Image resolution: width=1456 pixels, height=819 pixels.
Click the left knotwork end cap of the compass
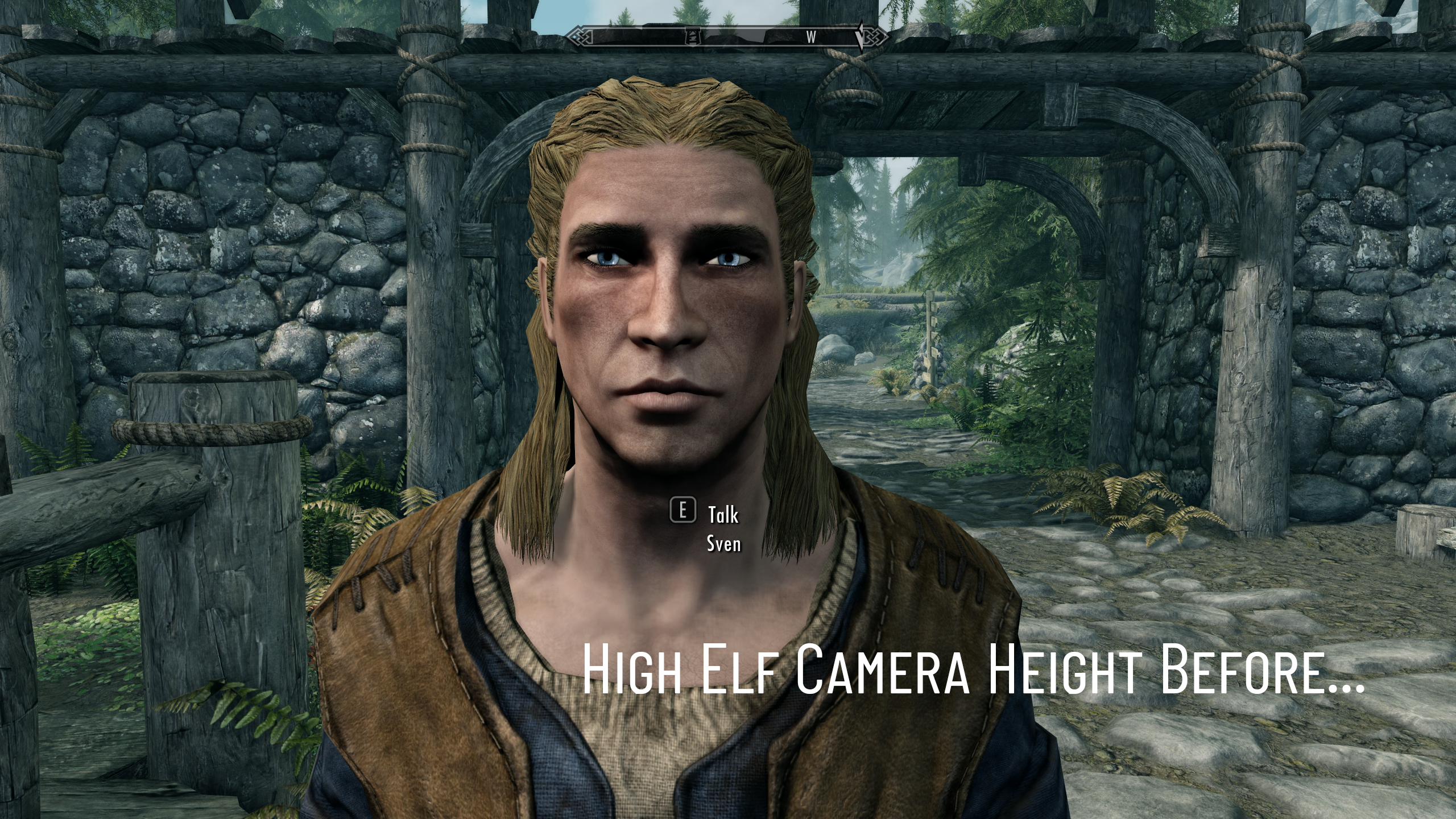click(580, 37)
